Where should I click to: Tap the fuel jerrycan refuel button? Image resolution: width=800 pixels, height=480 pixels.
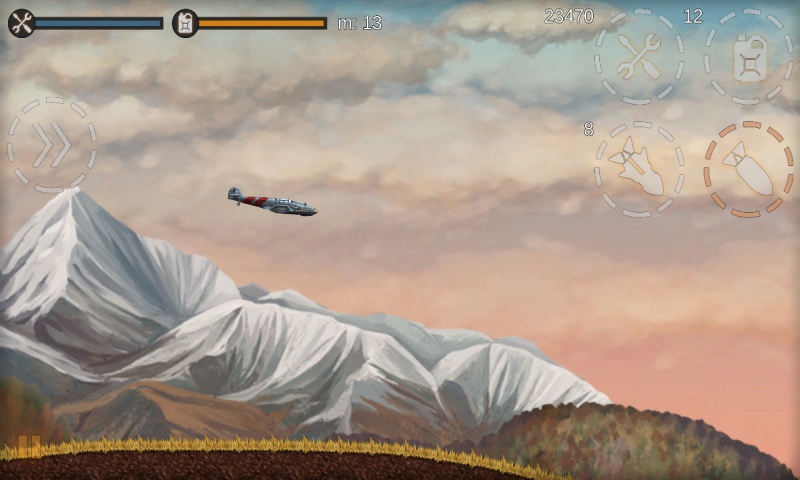click(749, 56)
